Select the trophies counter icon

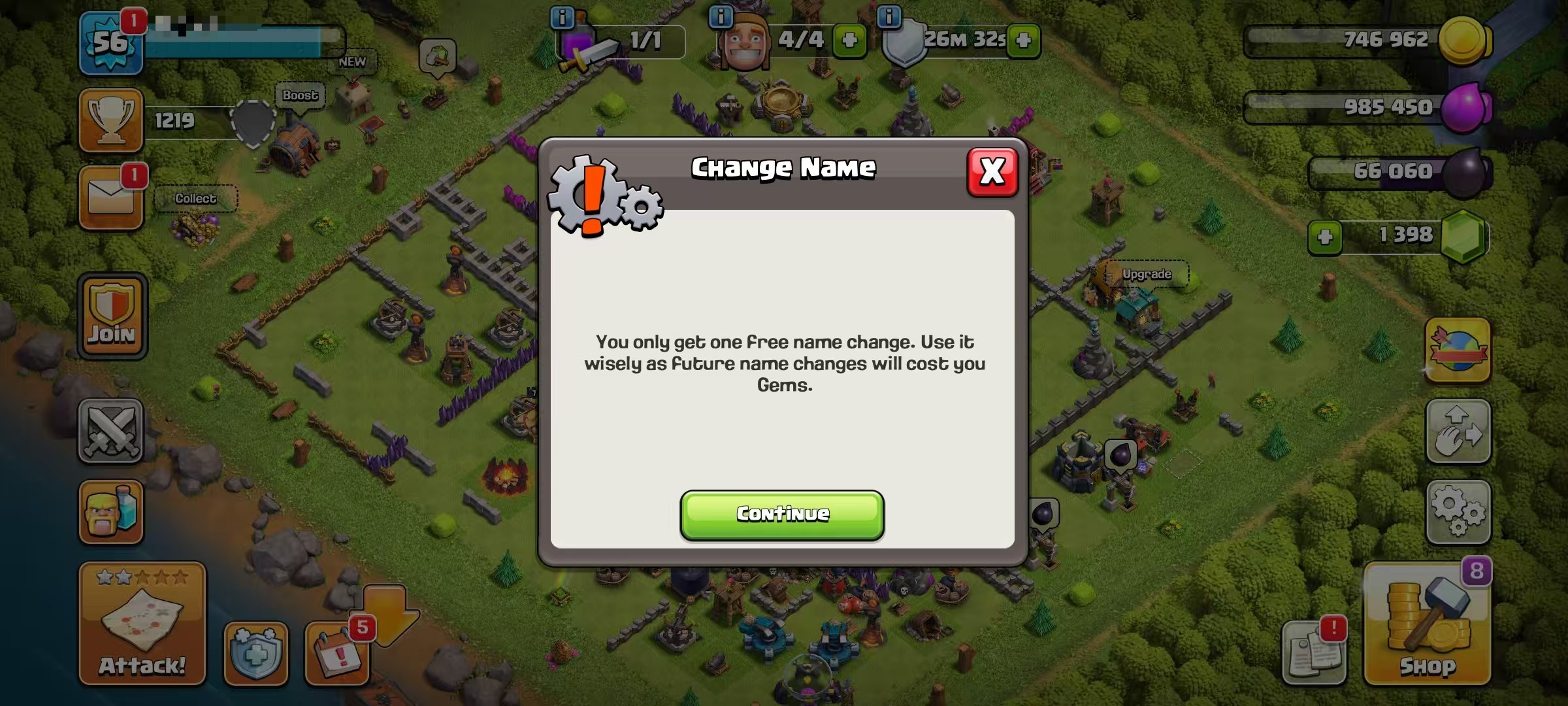(111, 121)
